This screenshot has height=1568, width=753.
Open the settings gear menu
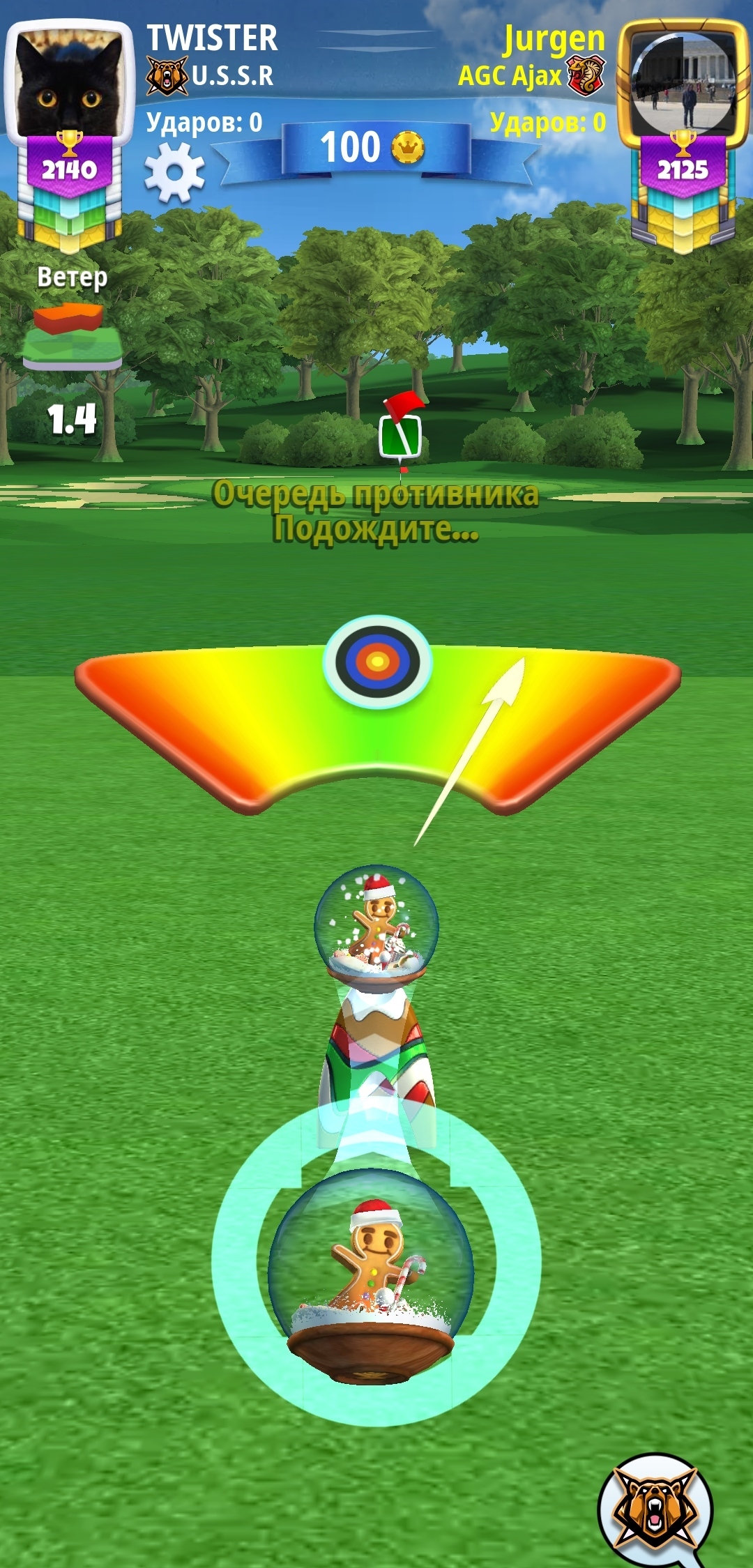pyautogui.click(x=174, y=173)
